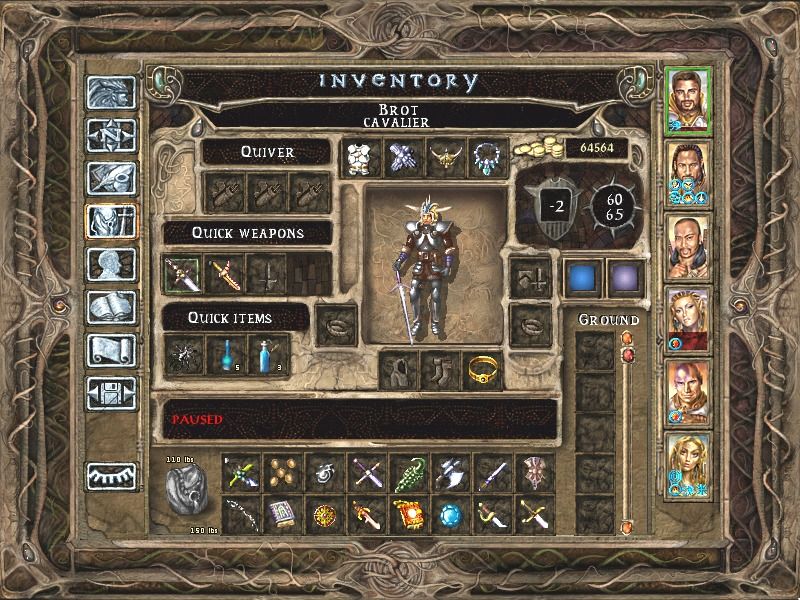This screenshot has width=800, height=600.
Task: Select Brot's portrait with the green border
Action: pos(687,101)
